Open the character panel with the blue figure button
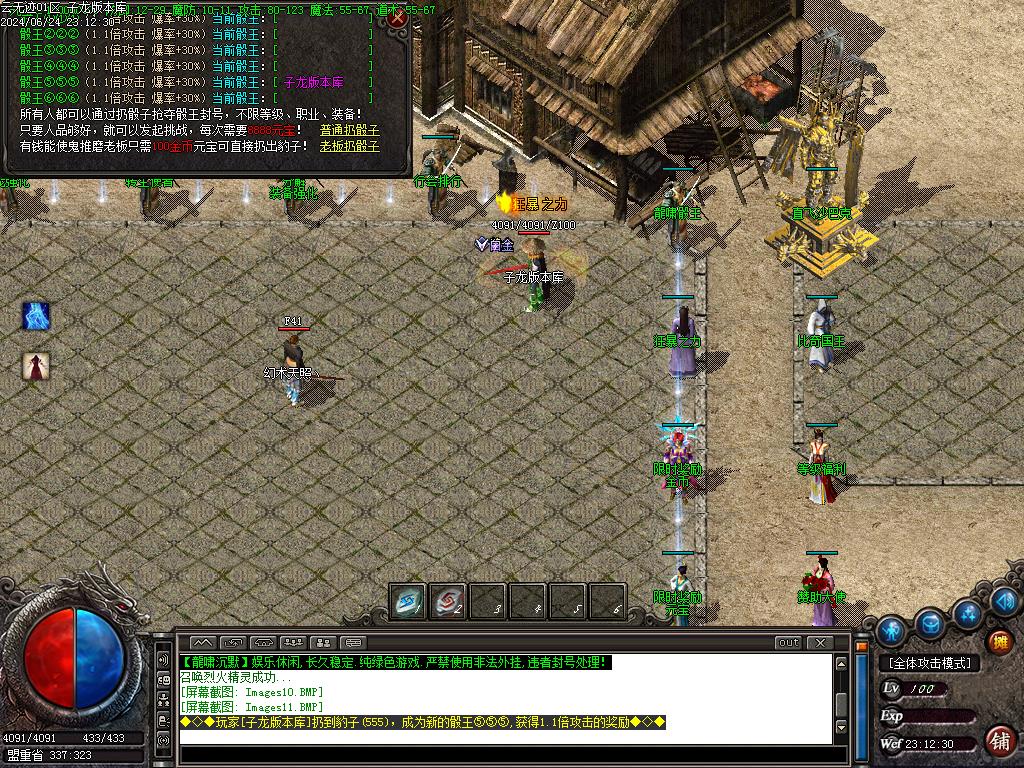The image size is (1024, 768). pyautogui.click(x=891, y=631)
